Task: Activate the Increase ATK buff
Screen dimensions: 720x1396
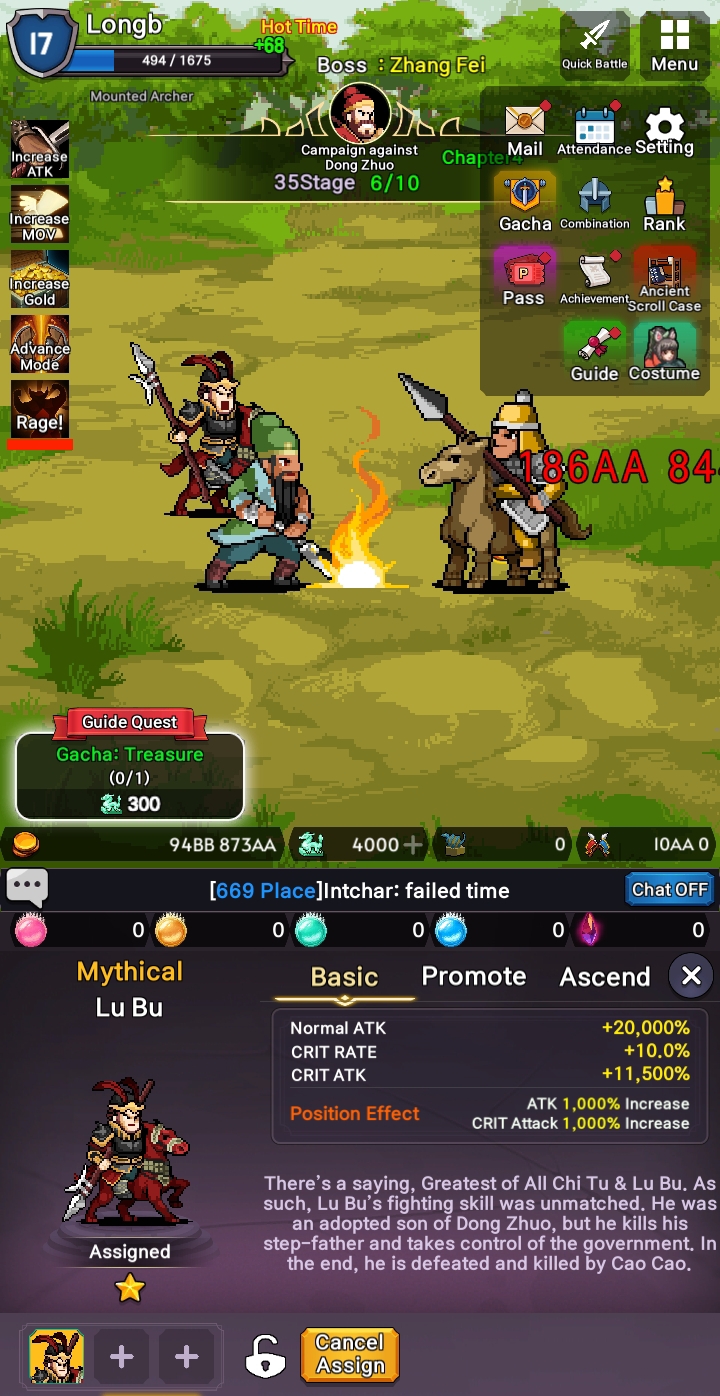Action: (40, 149)
